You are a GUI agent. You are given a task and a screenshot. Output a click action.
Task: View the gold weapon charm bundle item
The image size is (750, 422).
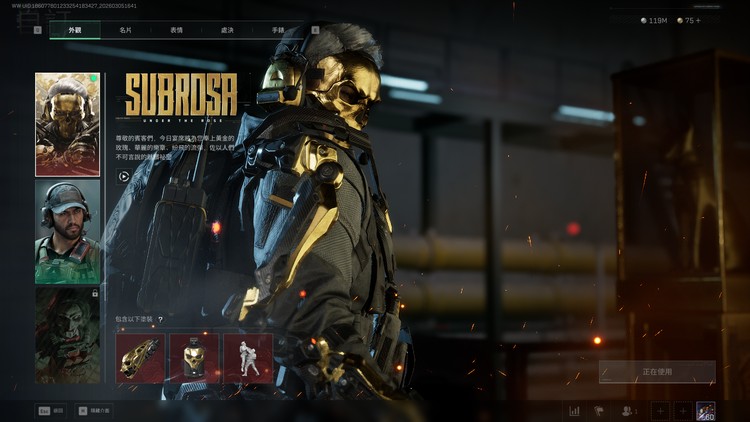(140, 358)
